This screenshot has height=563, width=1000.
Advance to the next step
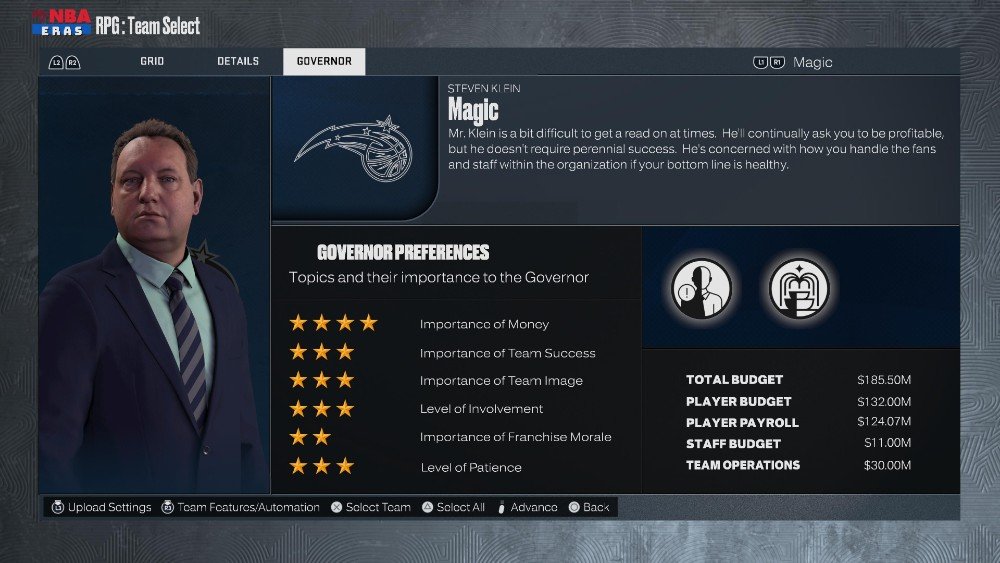(x=528, y=507)
